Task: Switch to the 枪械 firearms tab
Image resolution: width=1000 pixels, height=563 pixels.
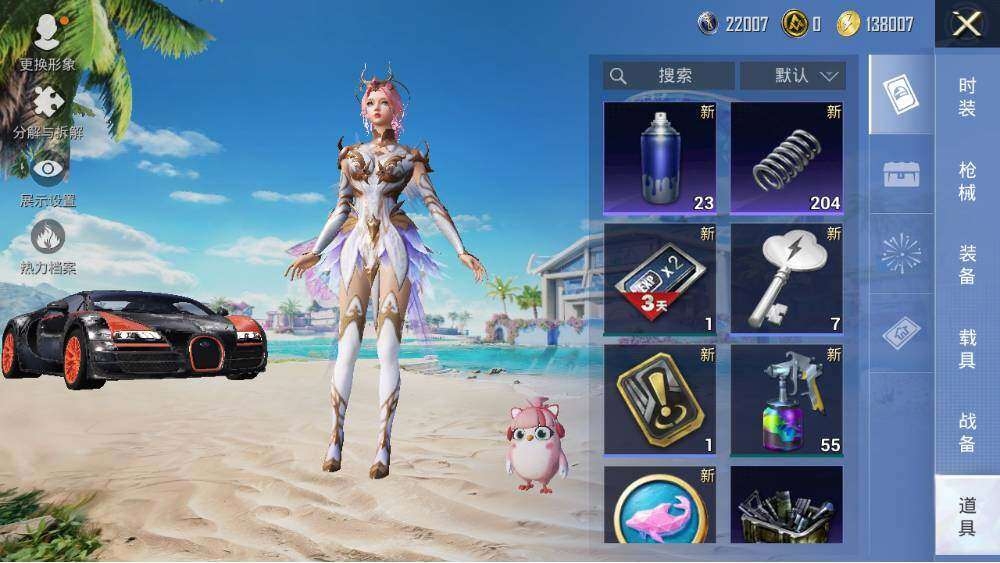Action: point(966,181)
